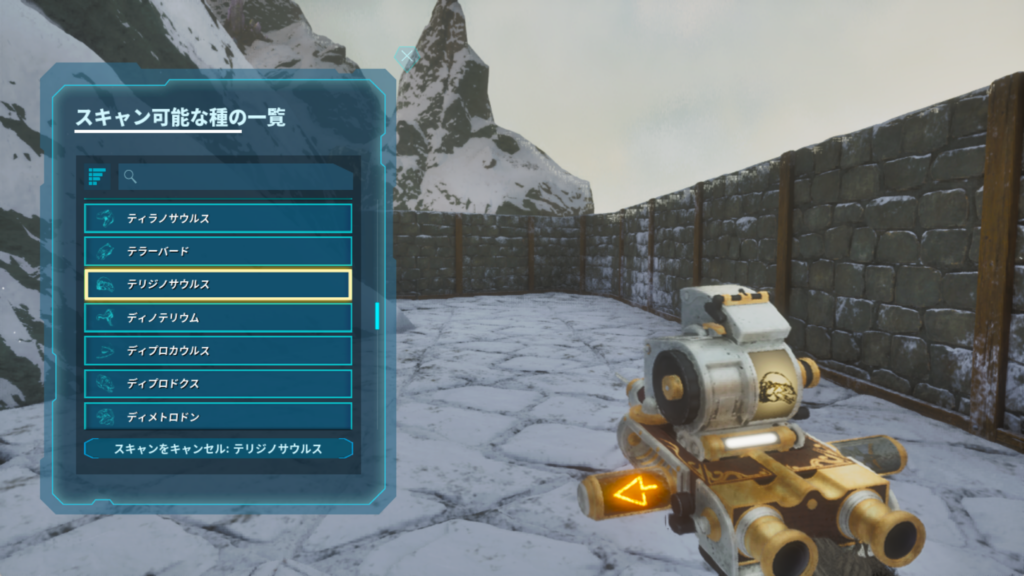Choose ディプロドクス from the list
This screenshot has height=576, width=1024.
click(218, 384)
